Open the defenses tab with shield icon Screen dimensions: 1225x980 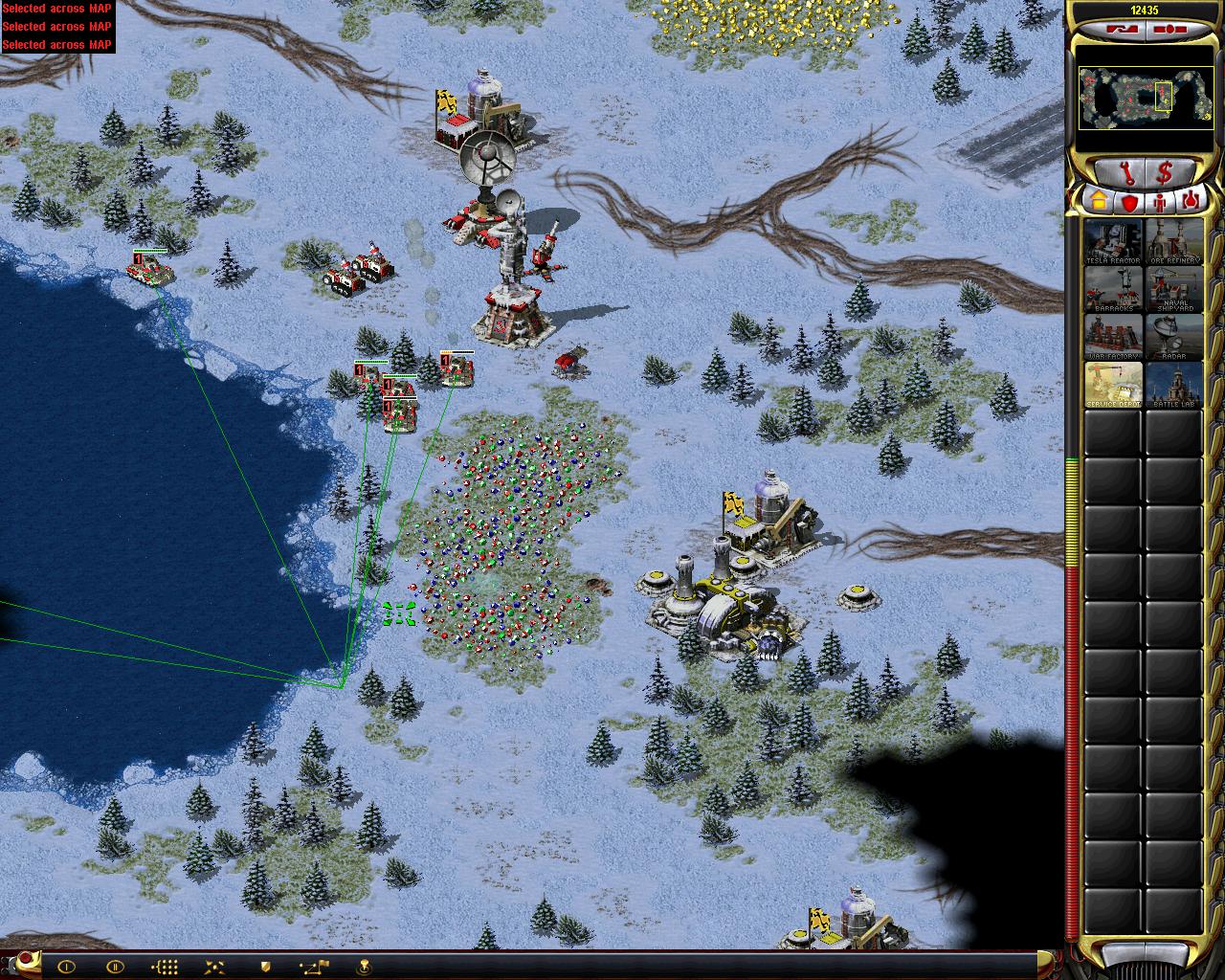click(1130, 202)
